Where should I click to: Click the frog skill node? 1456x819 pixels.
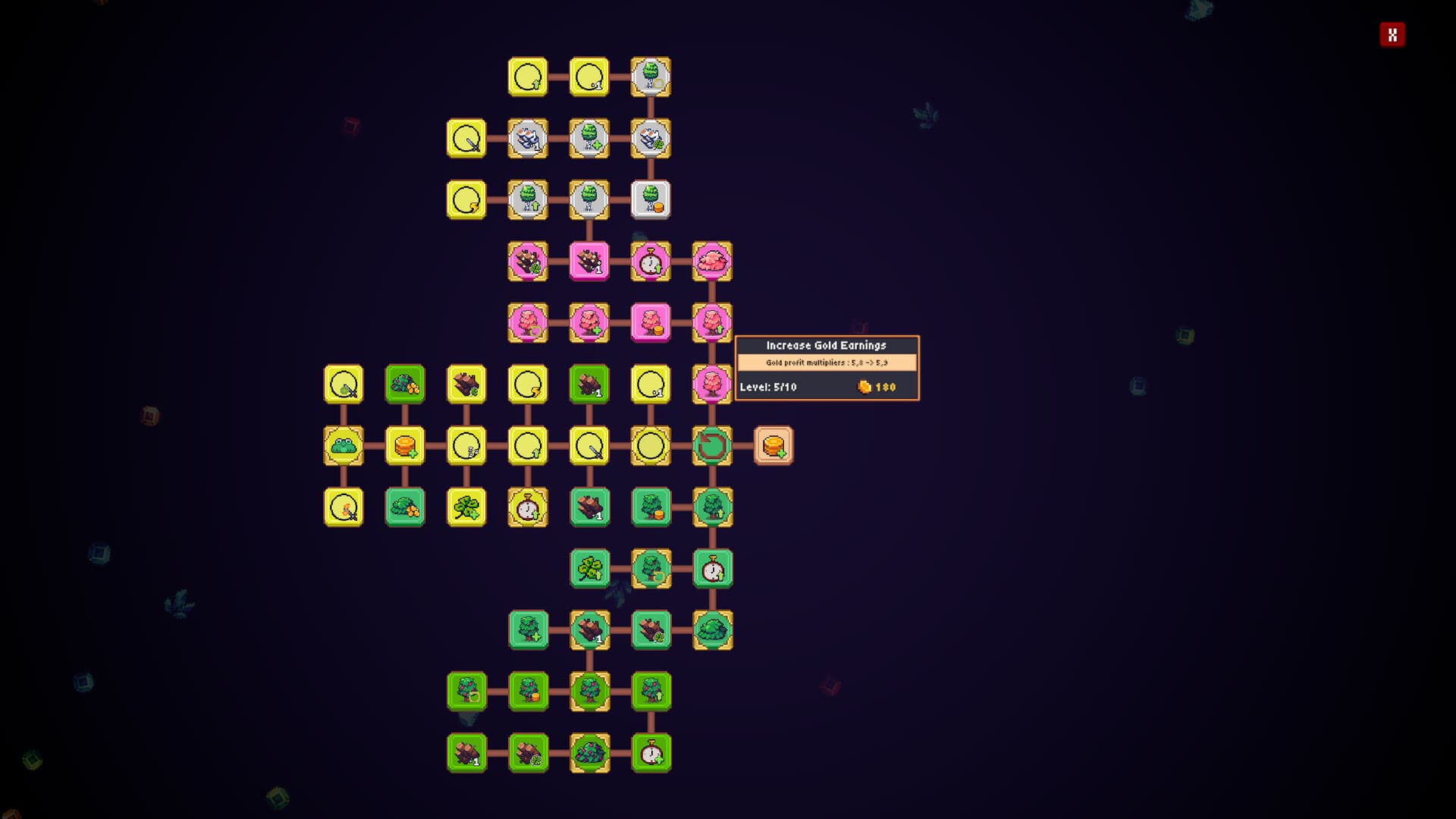343,447
